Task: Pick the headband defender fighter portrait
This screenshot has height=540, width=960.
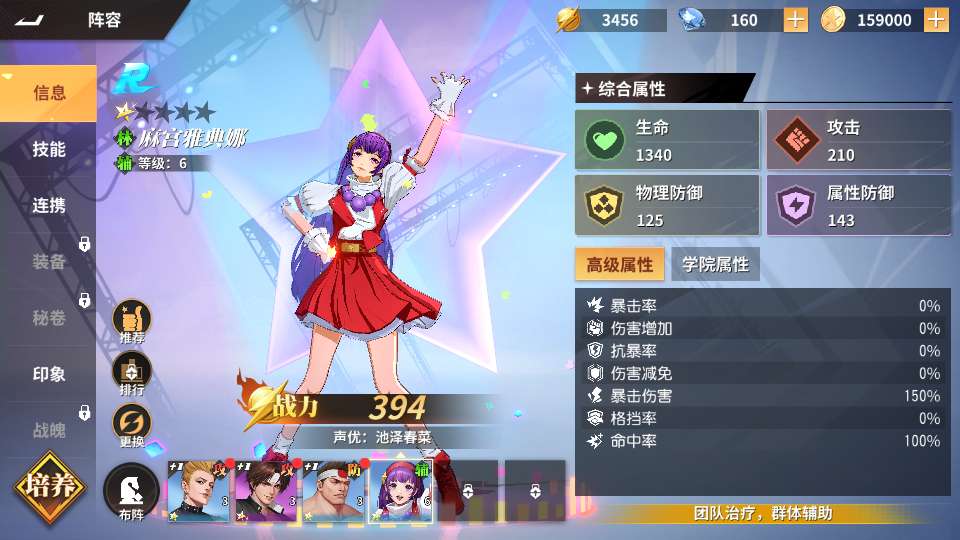Action: [x=333, y=492]
